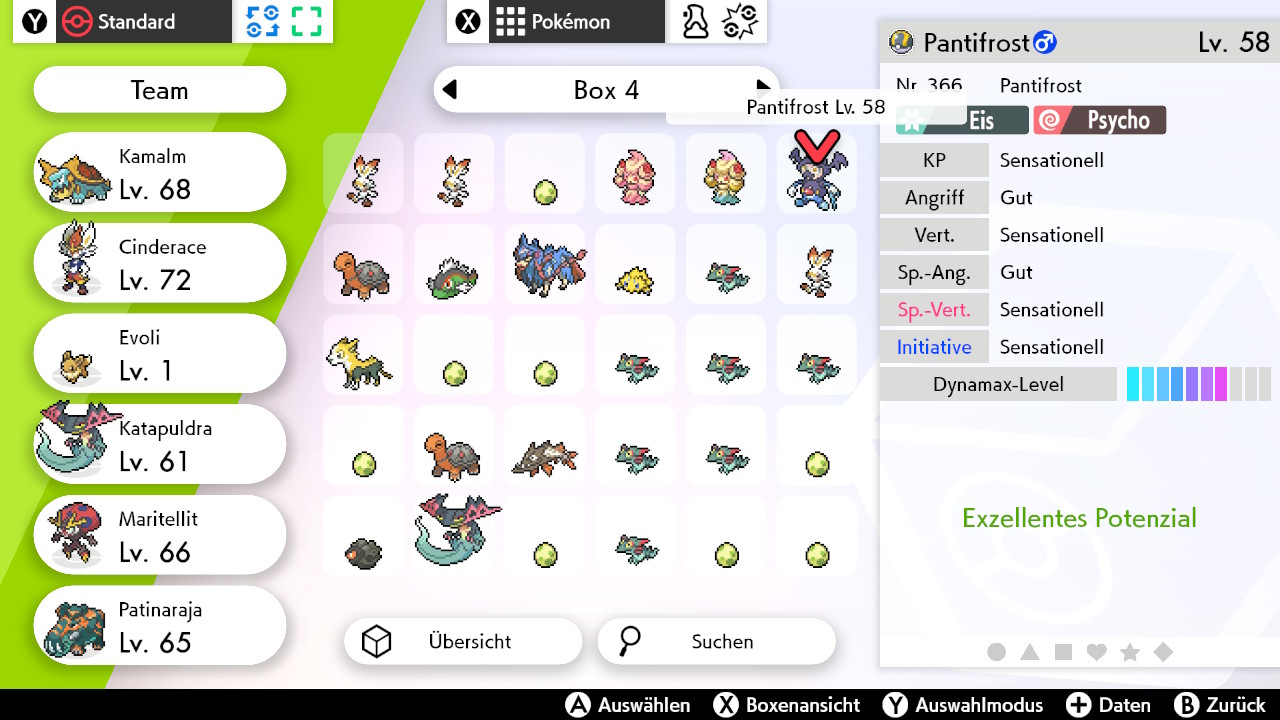Screen dimensions: 1280x720
Task: Select Kamalm Lv. 68 in the team list
Action: (160, 173)
